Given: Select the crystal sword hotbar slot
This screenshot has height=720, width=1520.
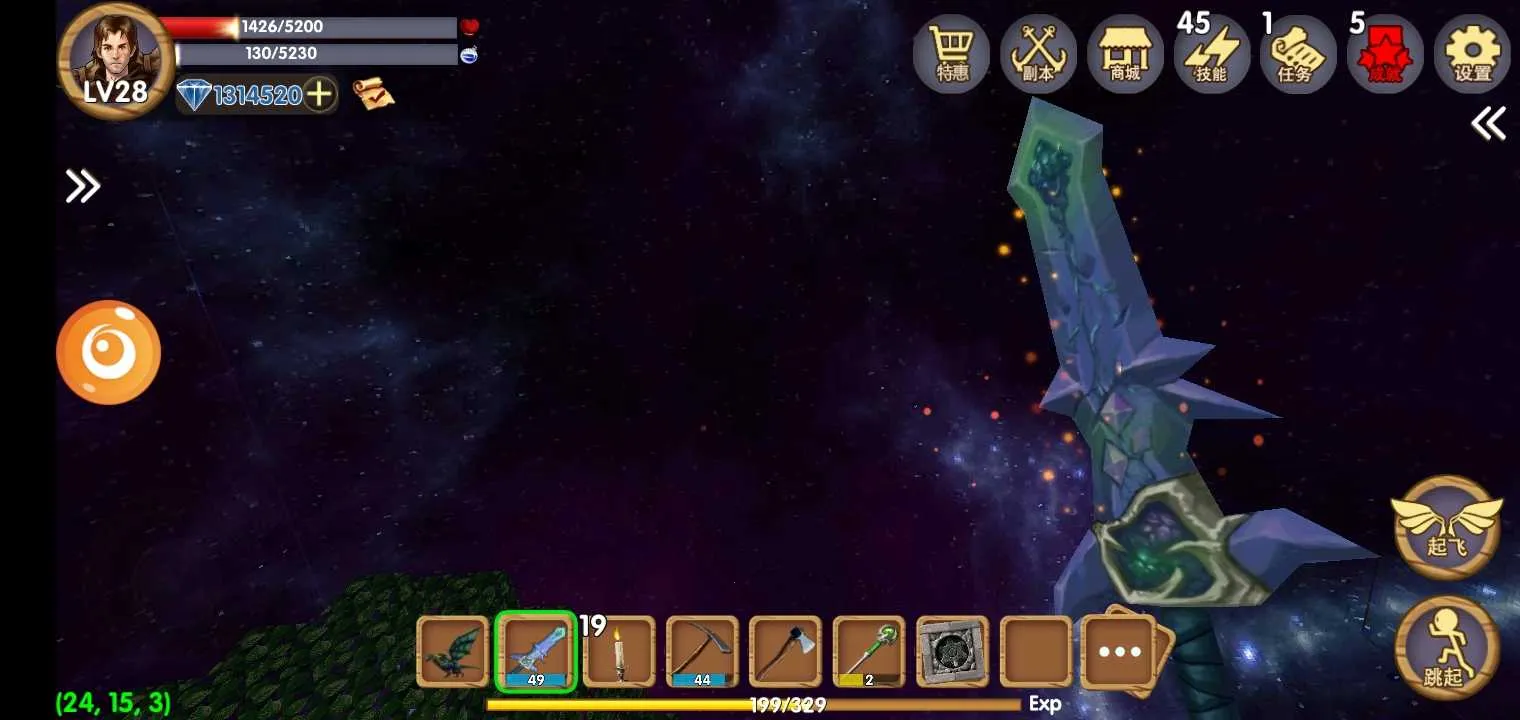Looking at the screenshot, I should 536,651.
